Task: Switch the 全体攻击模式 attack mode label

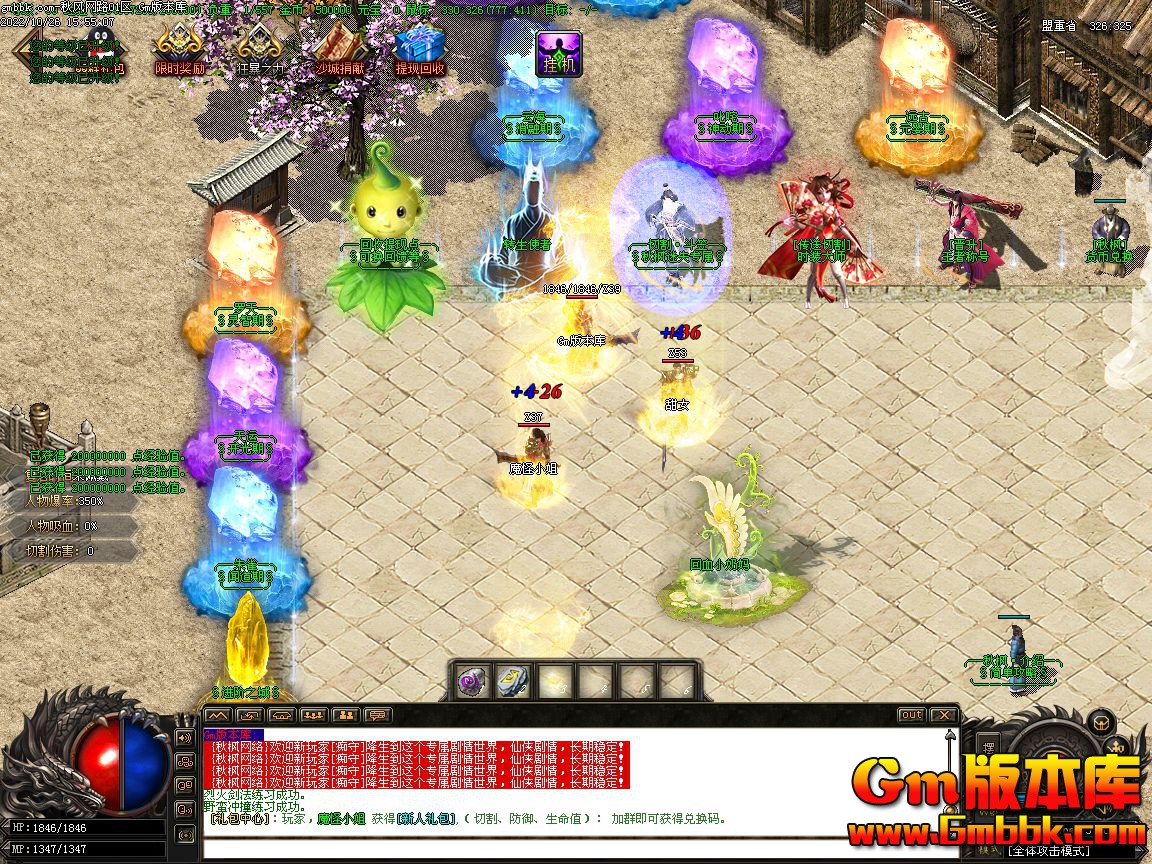Action: [1050, 851]
